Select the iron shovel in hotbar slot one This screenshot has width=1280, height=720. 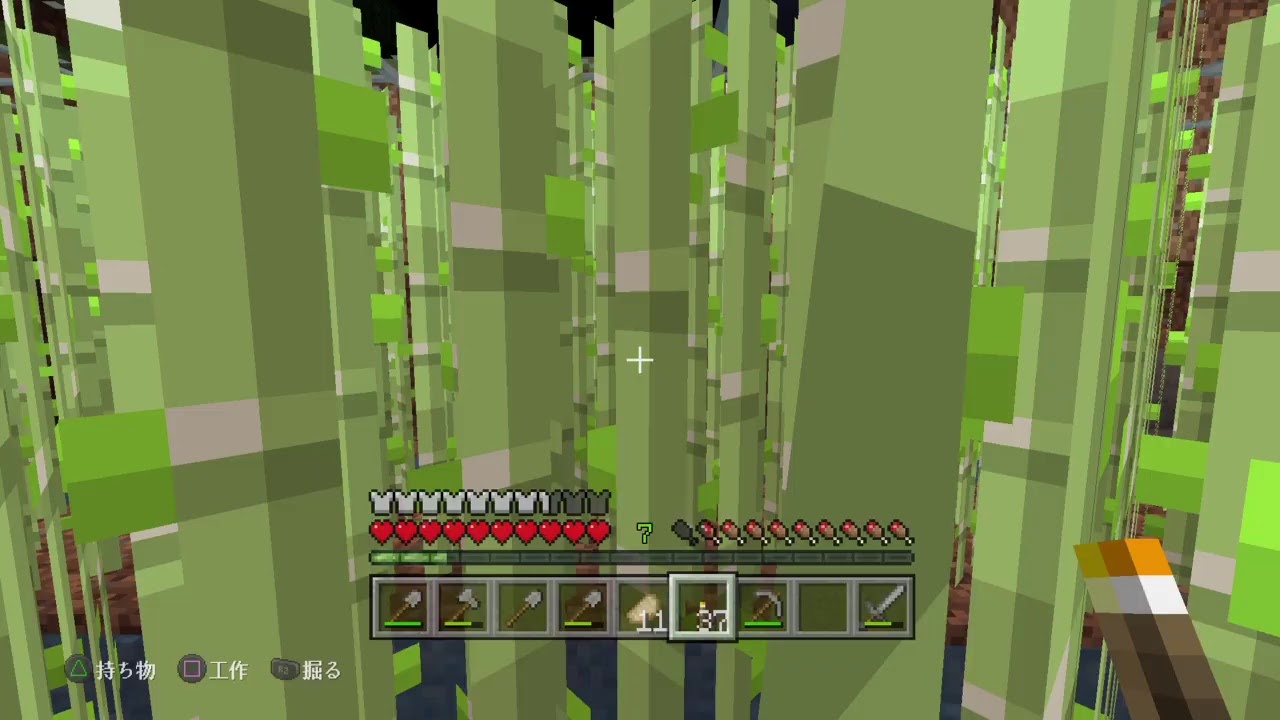click(x=402, y=605)
